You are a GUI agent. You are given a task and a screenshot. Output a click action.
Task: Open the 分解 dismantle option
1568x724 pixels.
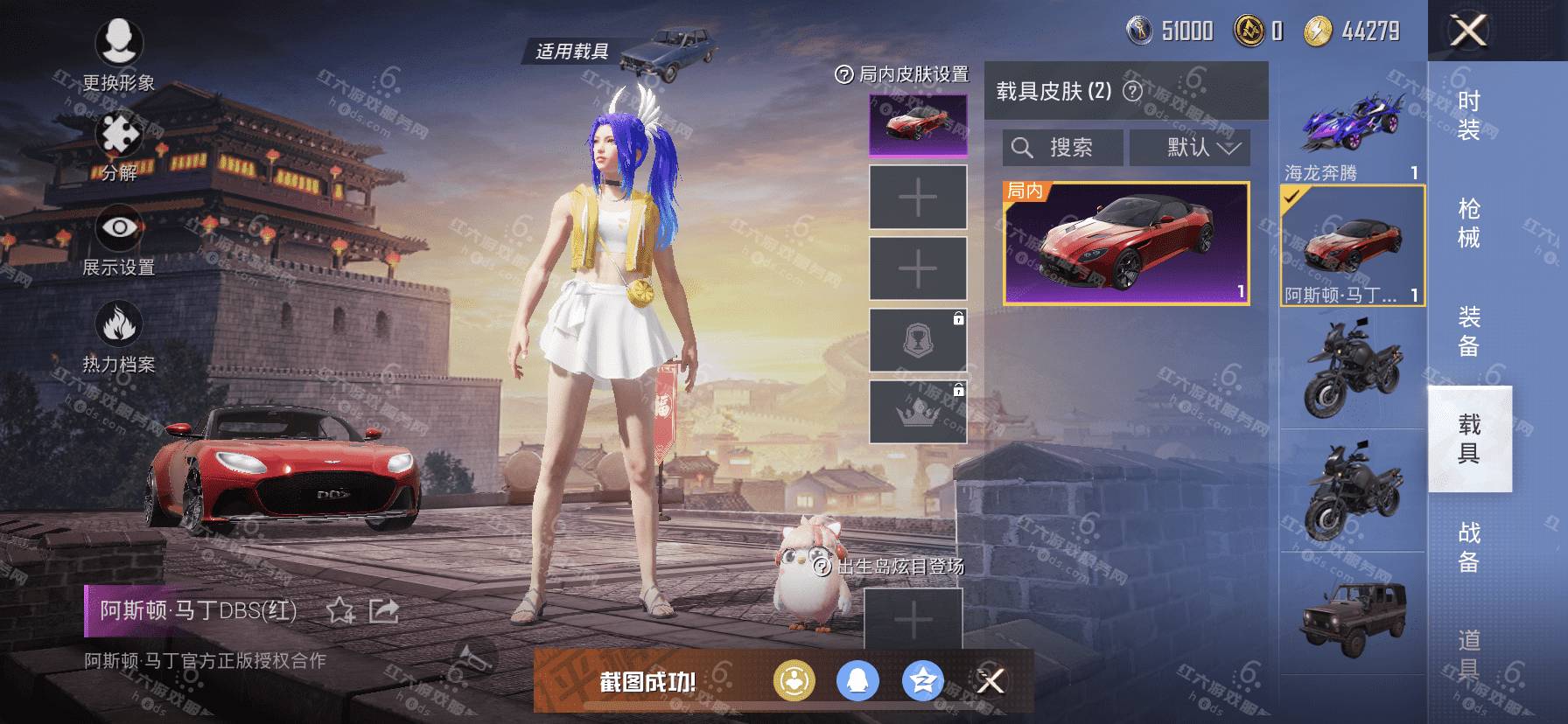[x=119, y=145]
